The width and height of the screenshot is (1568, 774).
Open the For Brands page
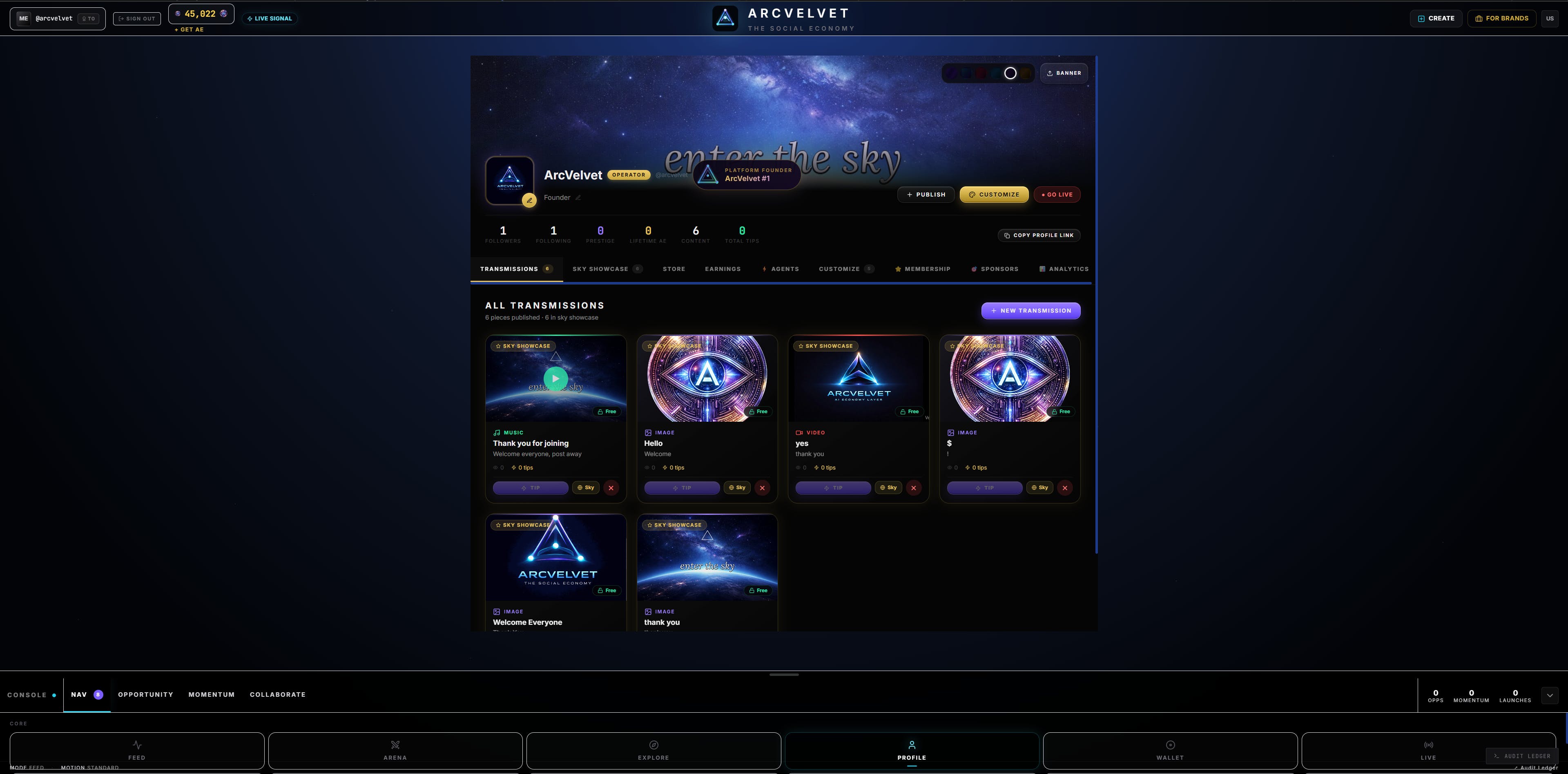1502,18
